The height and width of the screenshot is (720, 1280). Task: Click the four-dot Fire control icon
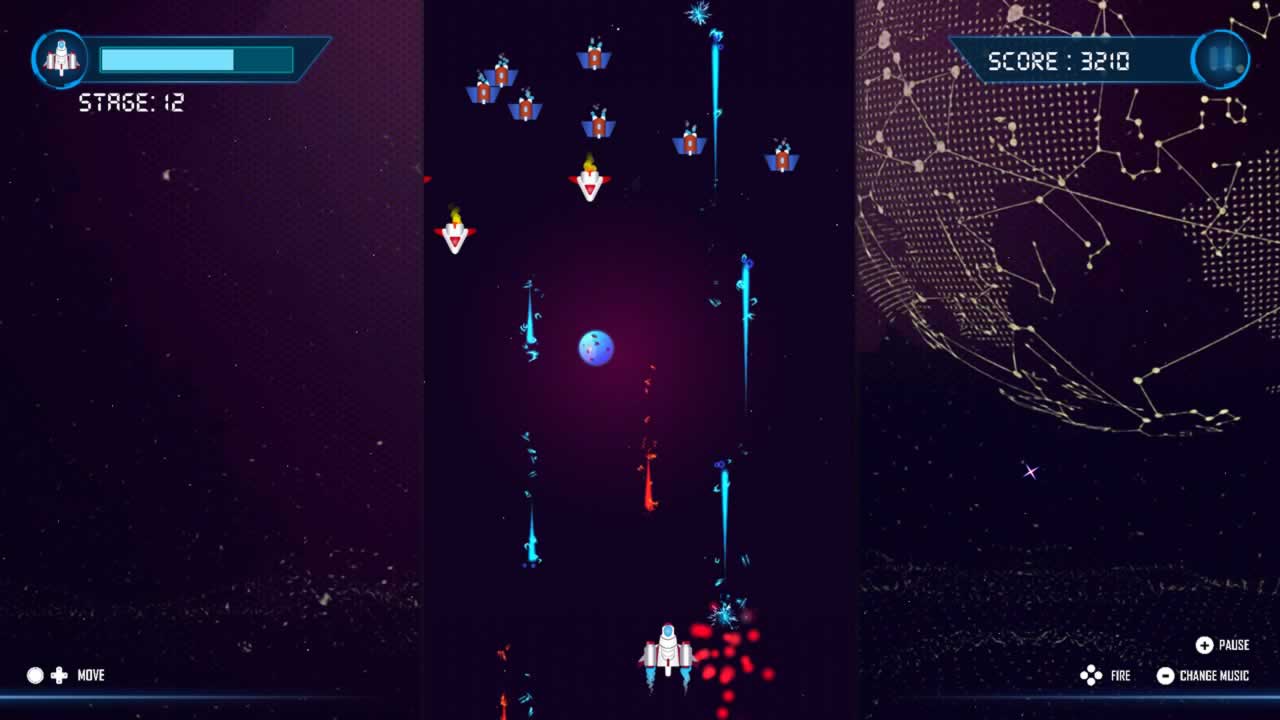click(x=1090, y=676)
